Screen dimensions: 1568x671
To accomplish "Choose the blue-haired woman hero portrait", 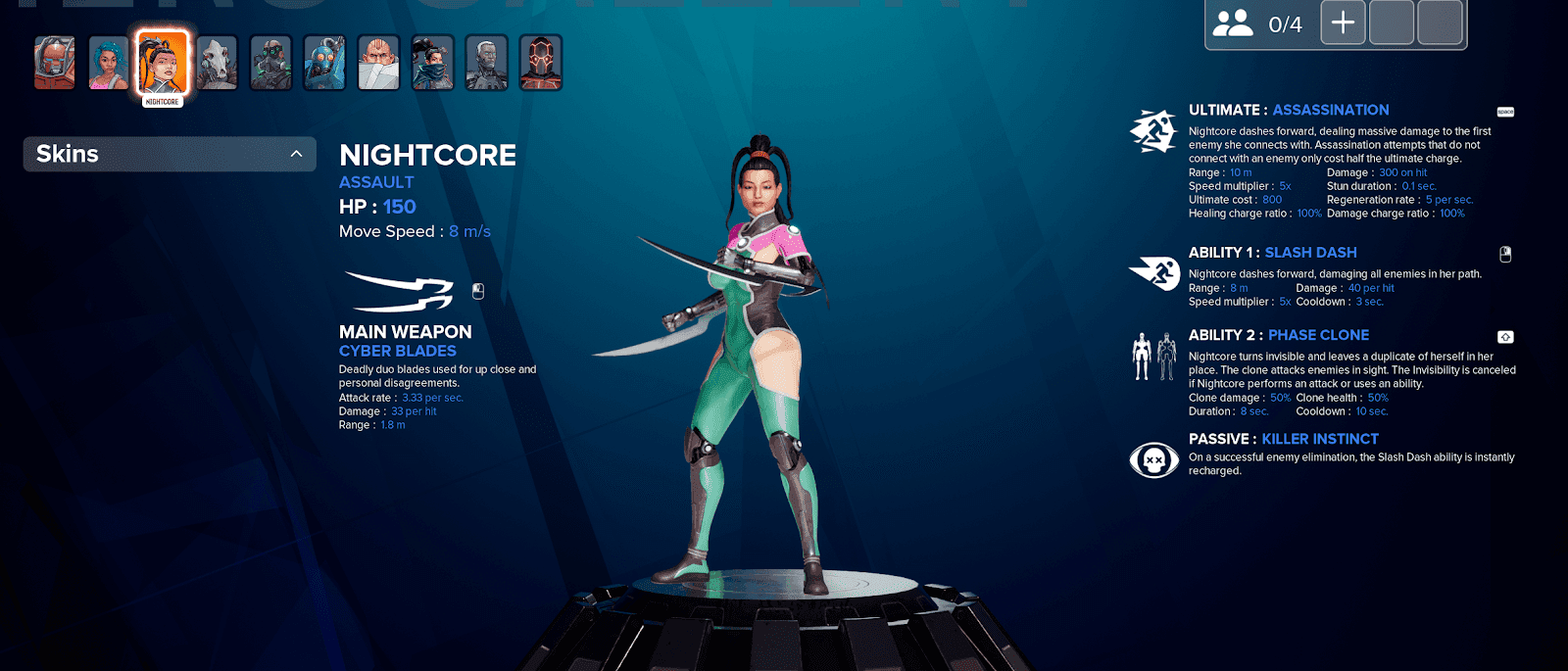I will tap(109, 63).
